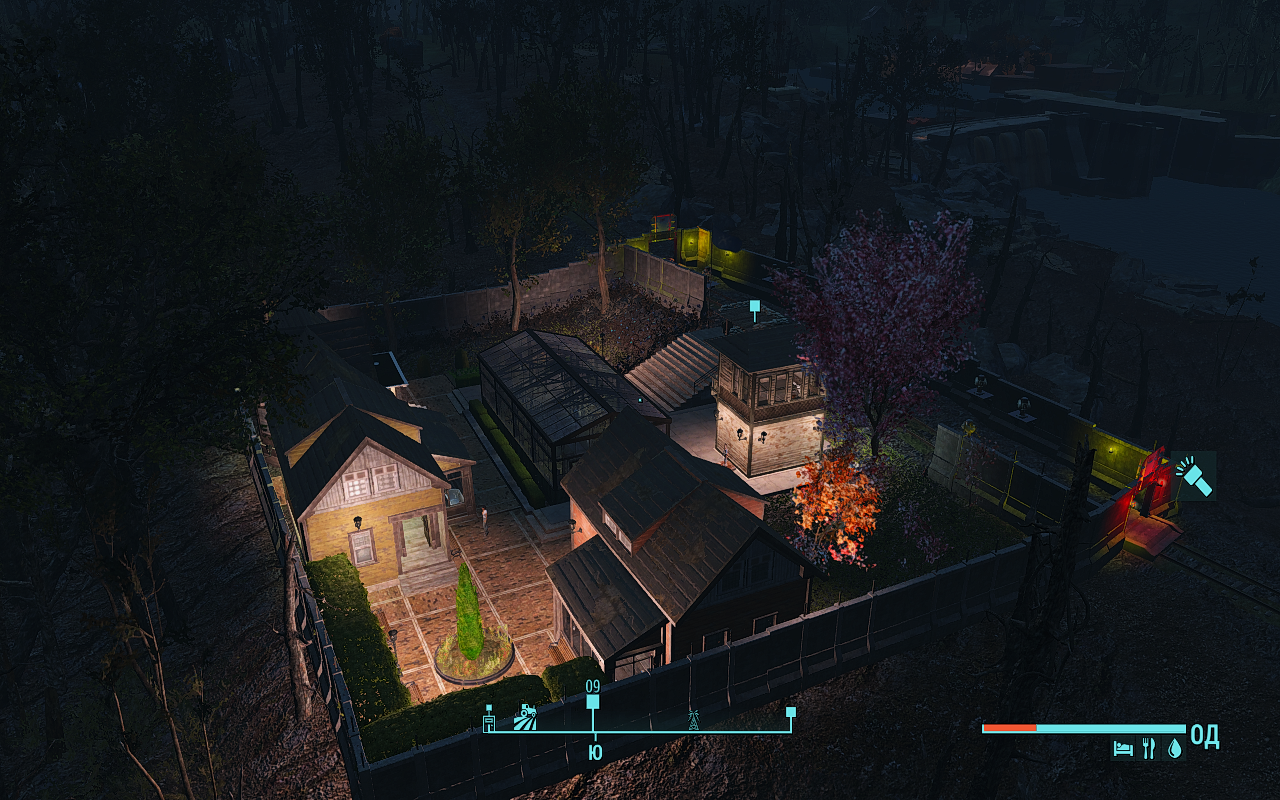Select the farm marker on the compass
The height and width of the screenshot is (800, 1280).
point(524,718)
